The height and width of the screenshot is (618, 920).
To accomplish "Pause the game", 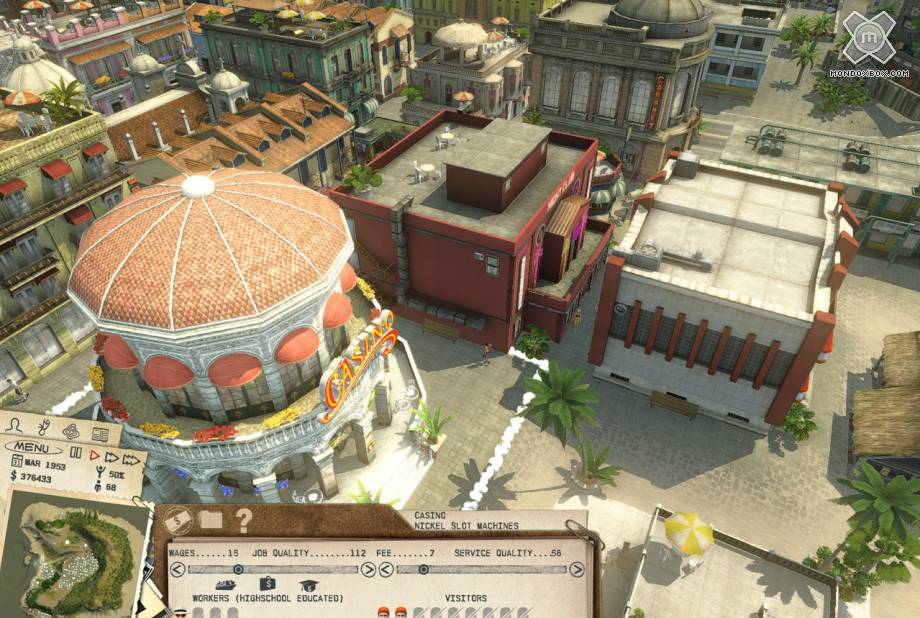I will point(75,453).
